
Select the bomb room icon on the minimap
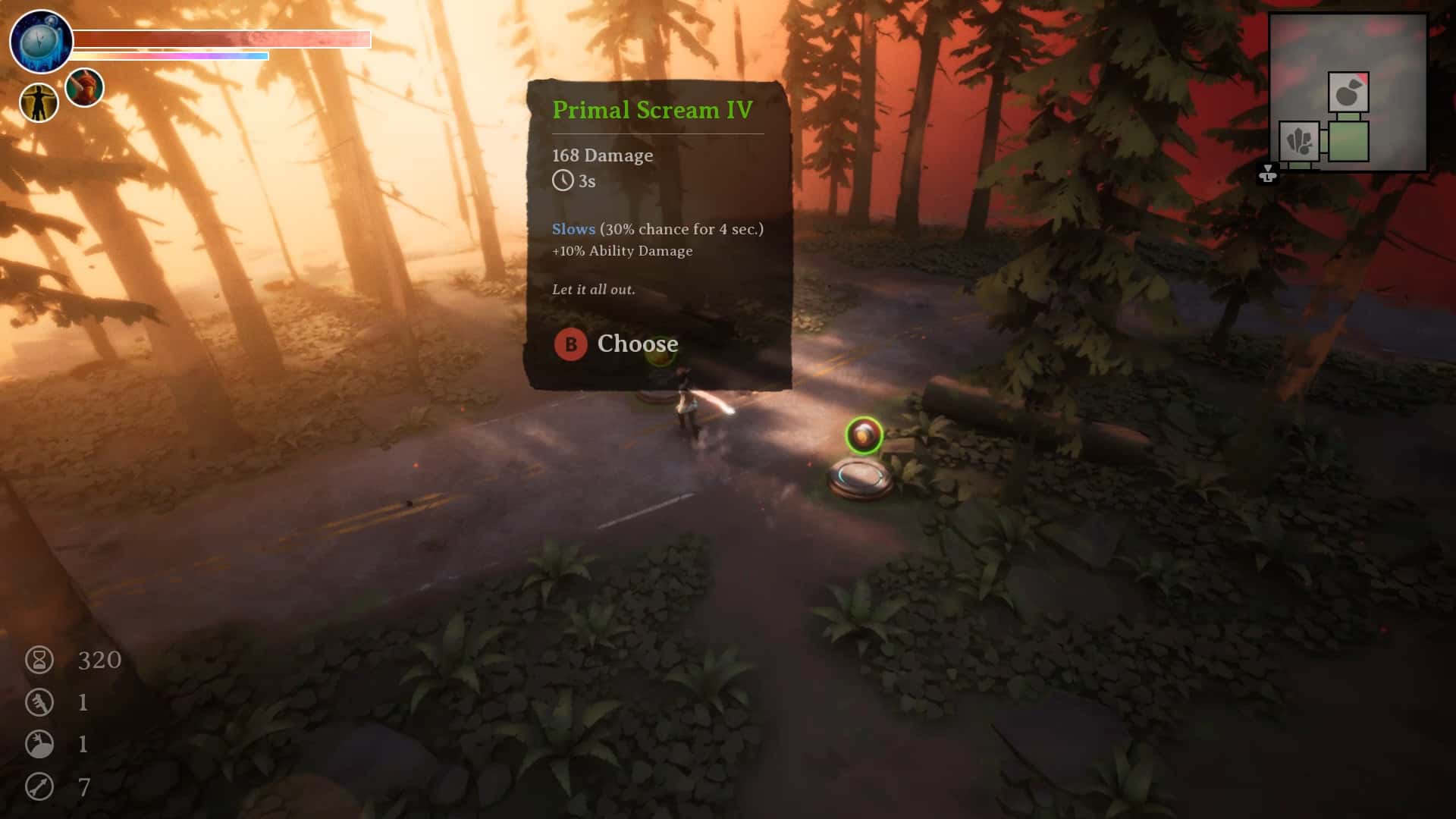point(1349,92)
